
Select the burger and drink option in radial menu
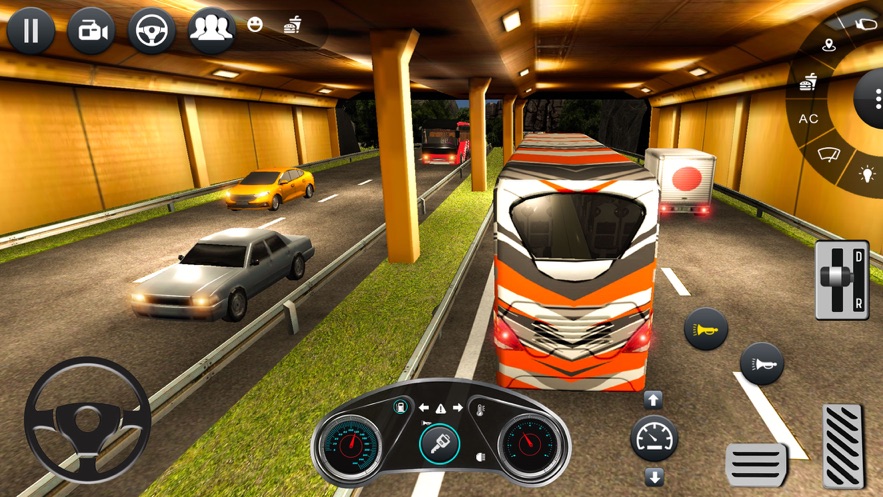coord(808,82)
